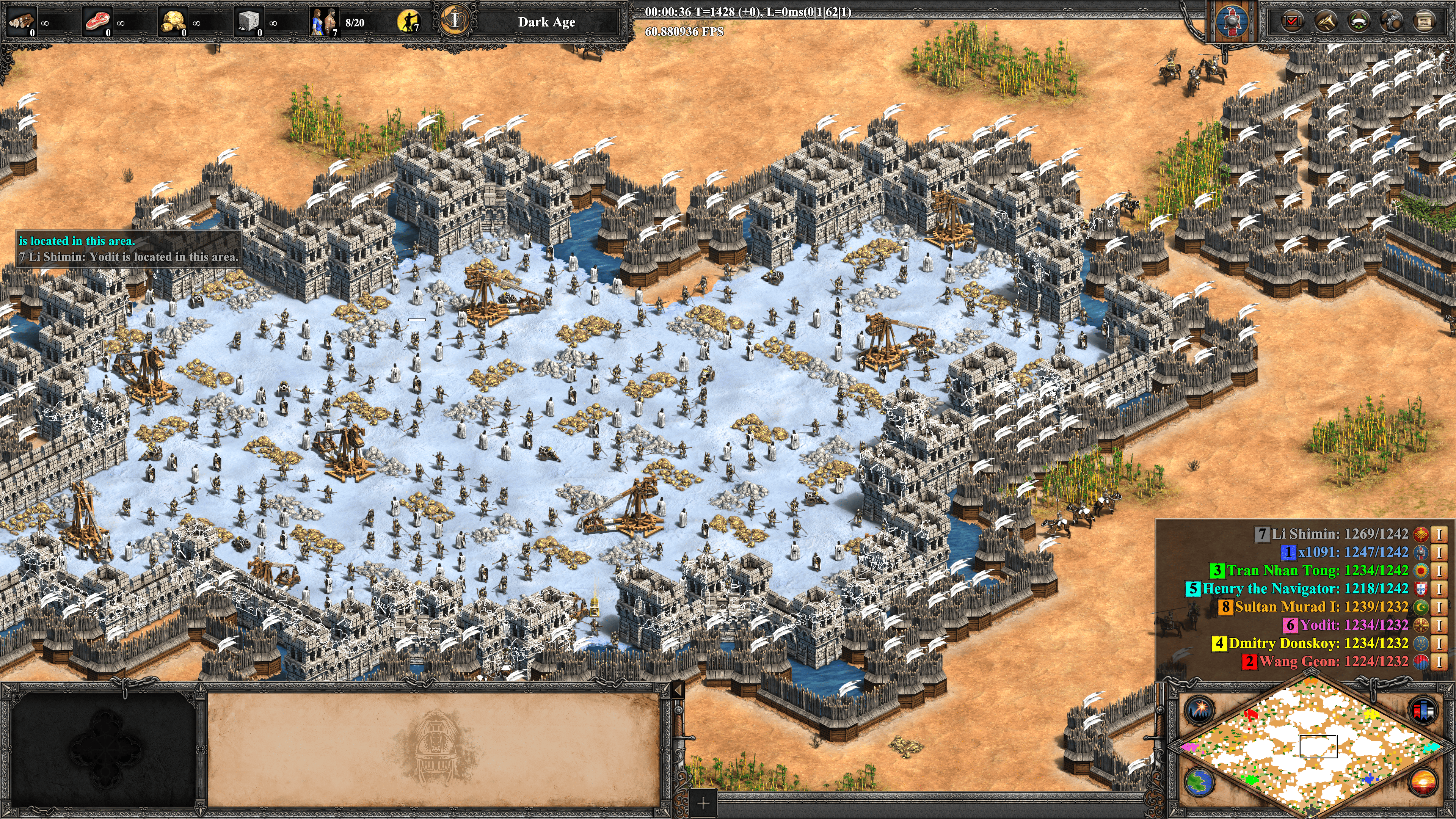Click the villager population icon
Image resolution: width=1456 pixels, height=819 pixels.
pos(325,22)
